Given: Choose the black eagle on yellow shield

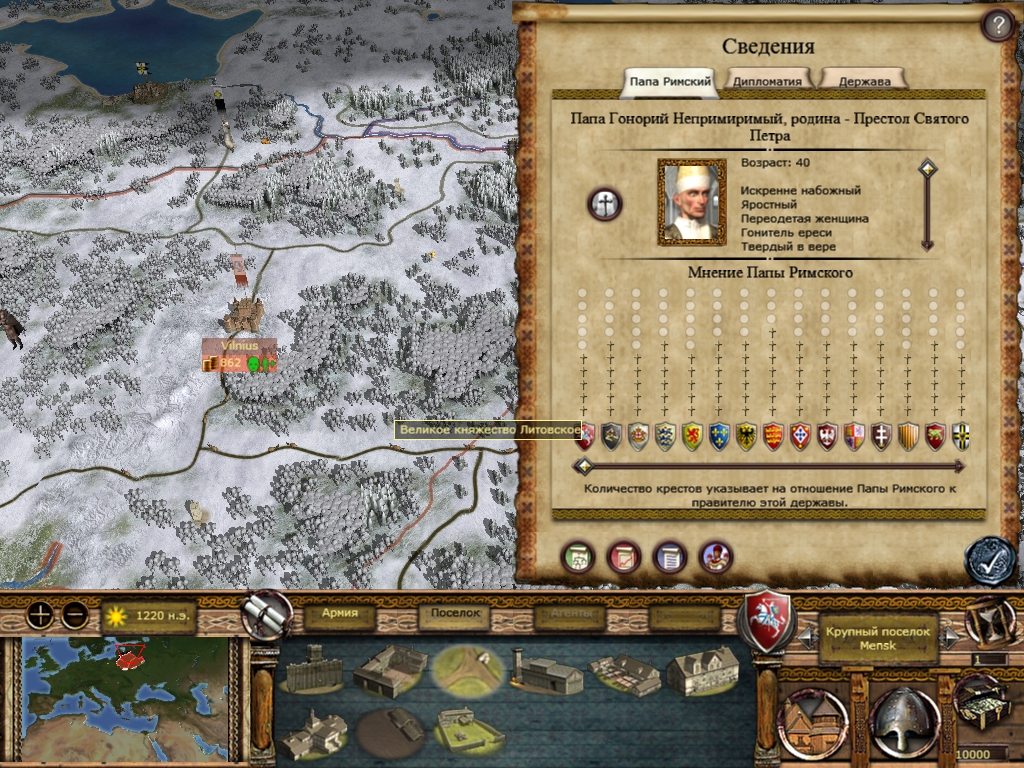Looking at the screenshot, I should click(745, 436).
